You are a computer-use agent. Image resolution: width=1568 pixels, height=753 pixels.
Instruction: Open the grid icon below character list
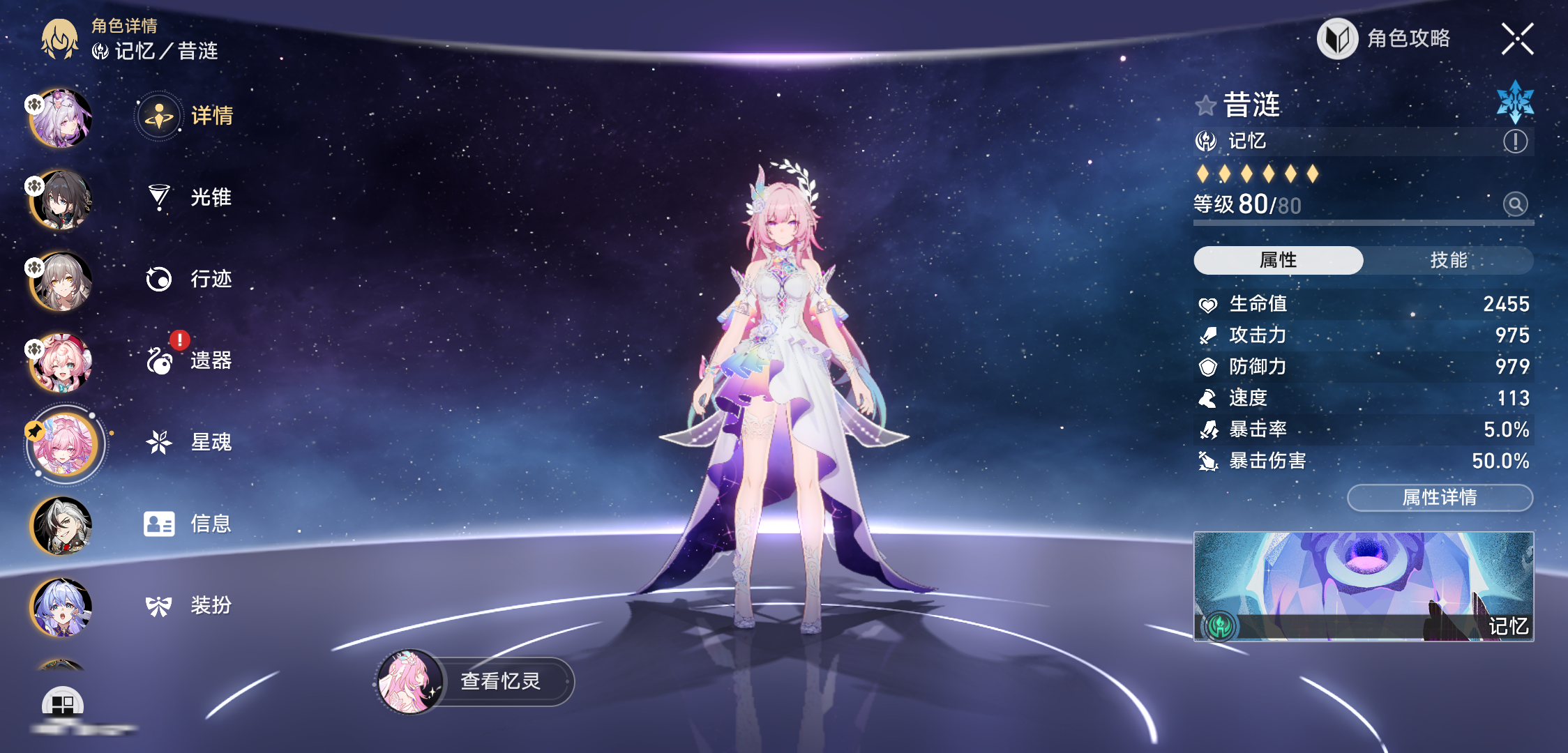coord(63,704)
